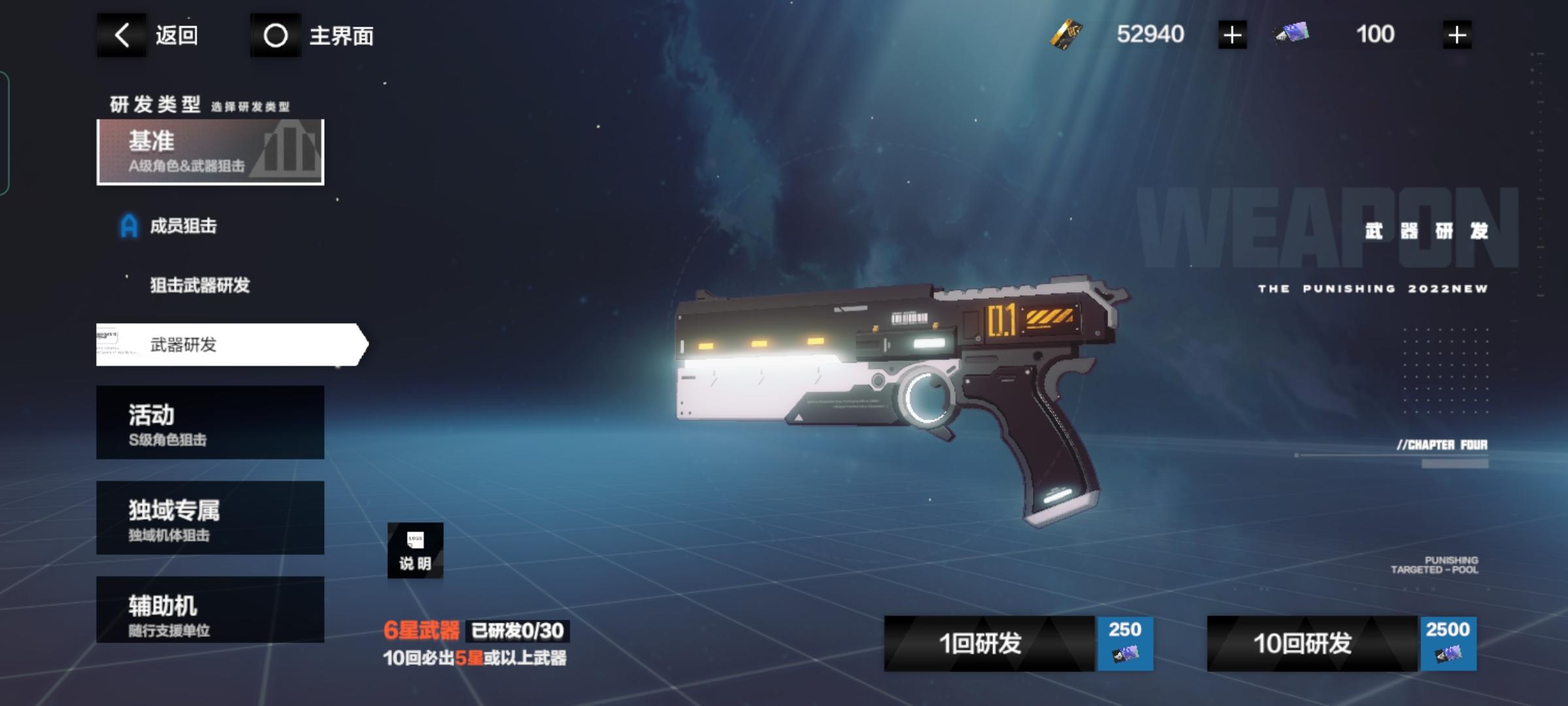Screen dimensions: 1568x706
Task: Open 成员狙击 sub-category
Action: point(183,226)
